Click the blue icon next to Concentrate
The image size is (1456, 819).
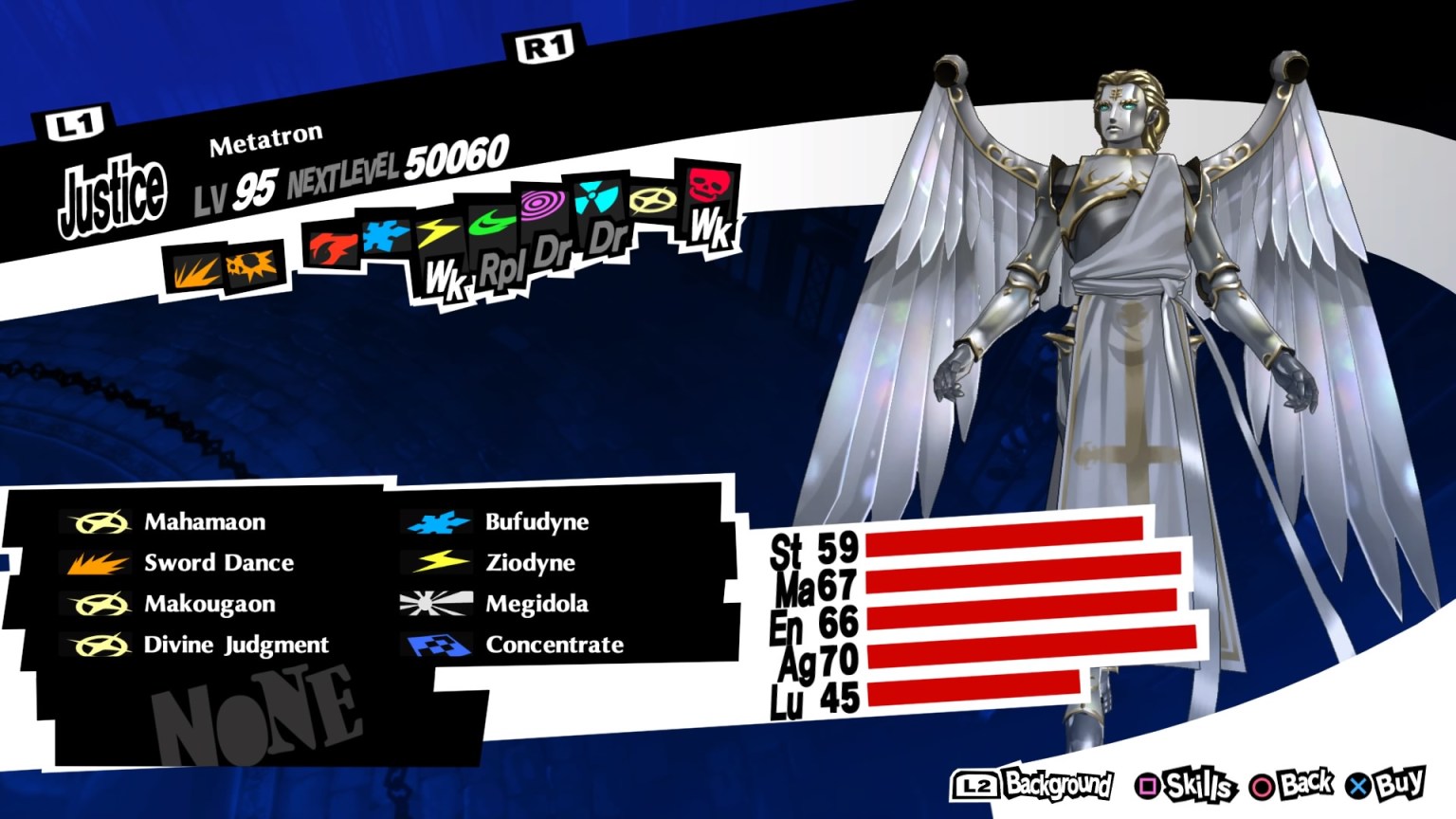(x=436, y=645)
